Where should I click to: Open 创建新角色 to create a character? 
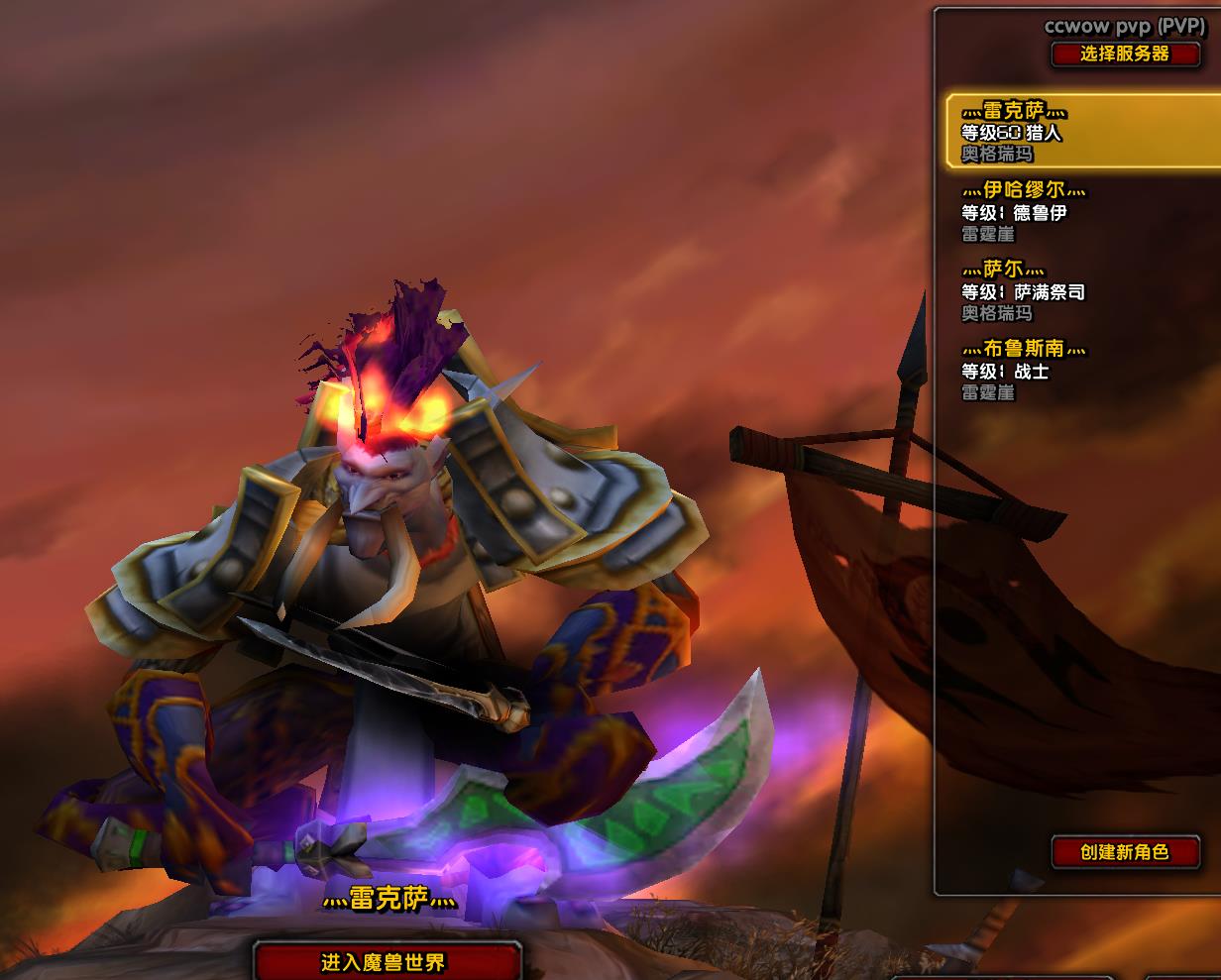[1125, 851]
